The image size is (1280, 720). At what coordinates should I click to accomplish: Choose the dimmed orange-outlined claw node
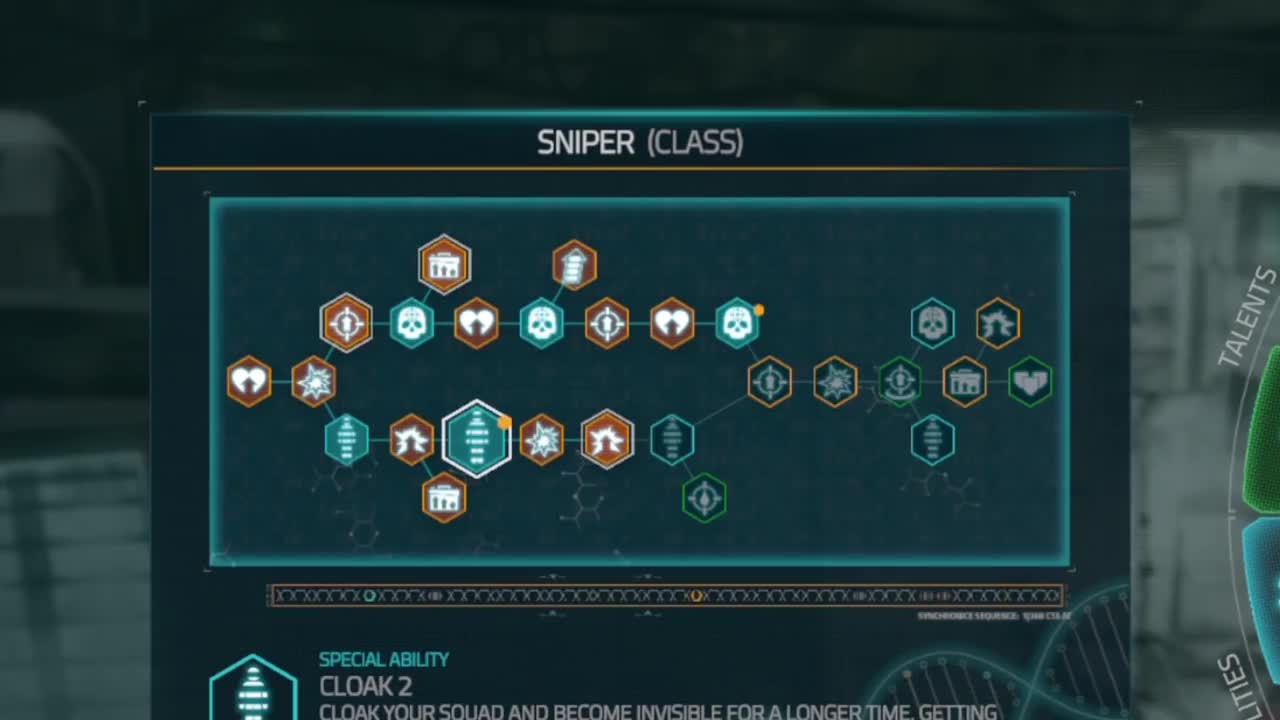coord(997,323)
